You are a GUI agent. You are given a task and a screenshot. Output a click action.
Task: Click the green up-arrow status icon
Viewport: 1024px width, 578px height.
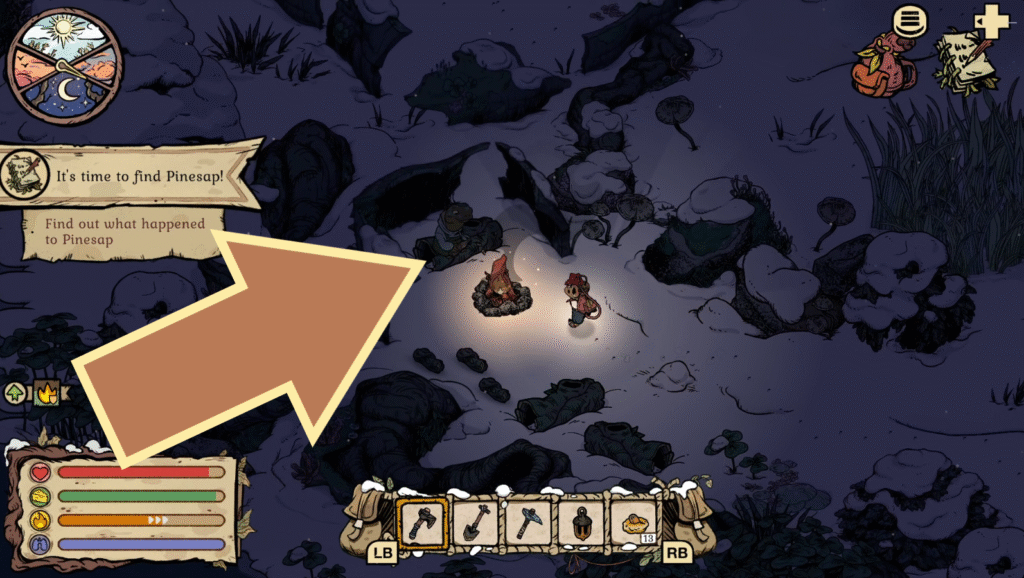tap(18, 393)
